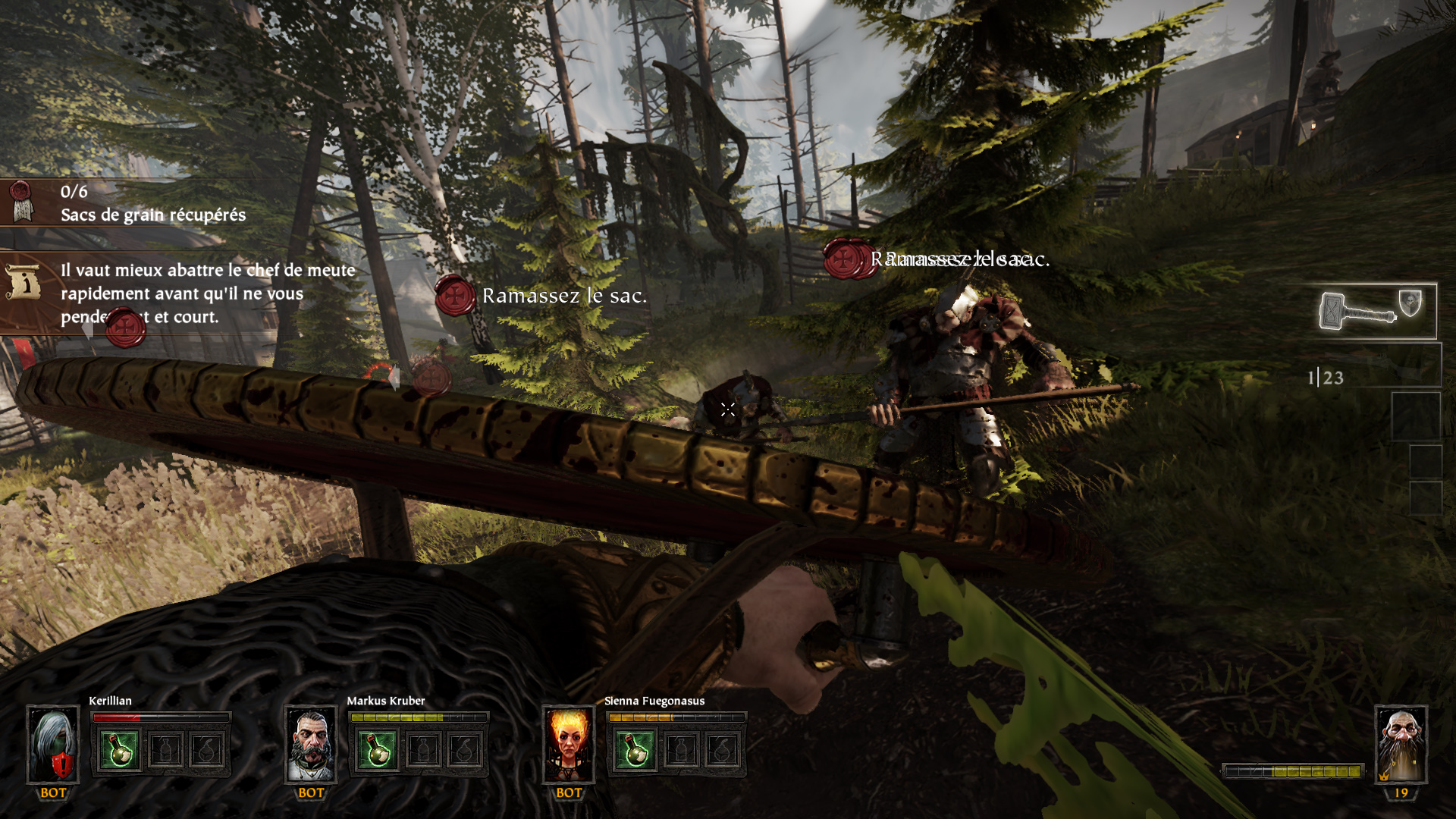The width and height of the screenshot is (1456, 819).
Task: Select Sienna Fuegonasus's portrait
Action: tap(569, 745)
